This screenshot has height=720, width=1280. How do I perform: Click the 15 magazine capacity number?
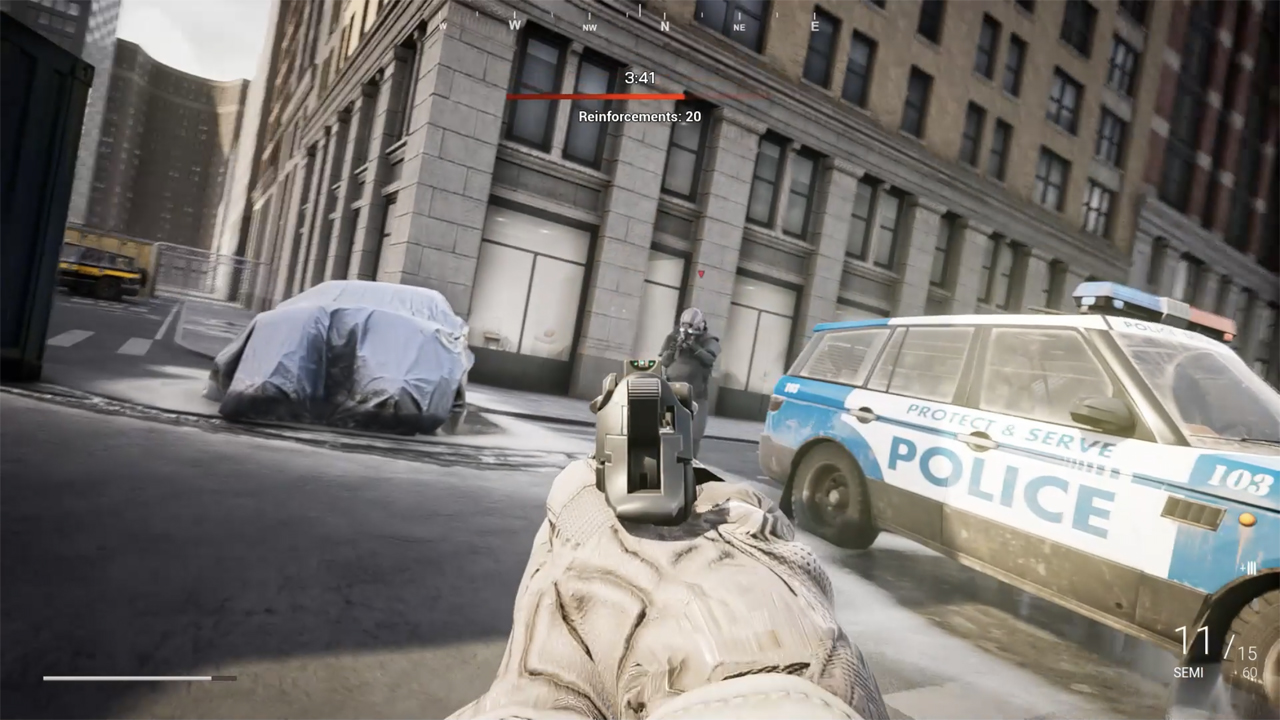click(1248, 652)
